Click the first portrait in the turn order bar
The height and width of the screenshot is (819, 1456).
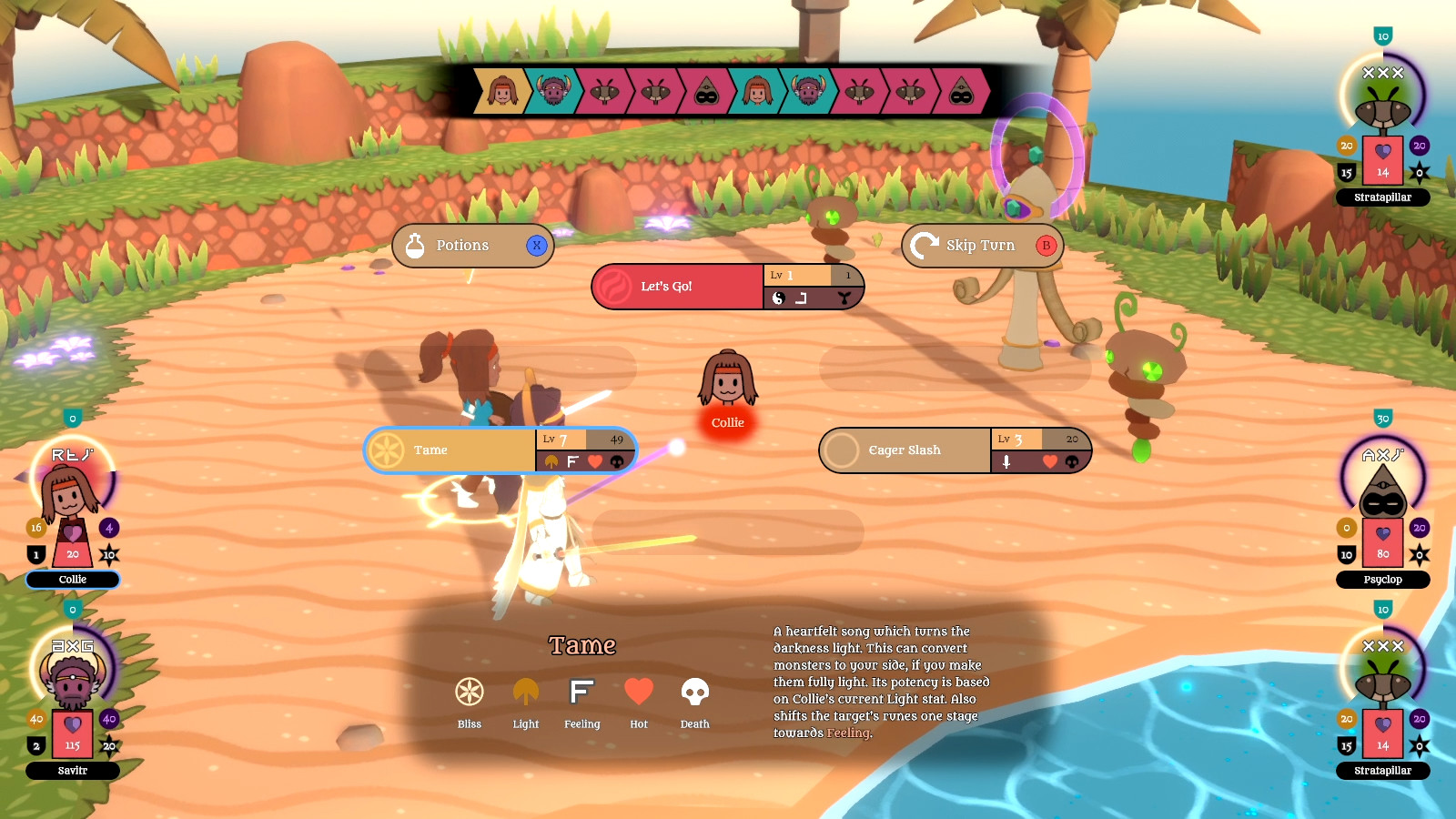(x=501, y=92)
